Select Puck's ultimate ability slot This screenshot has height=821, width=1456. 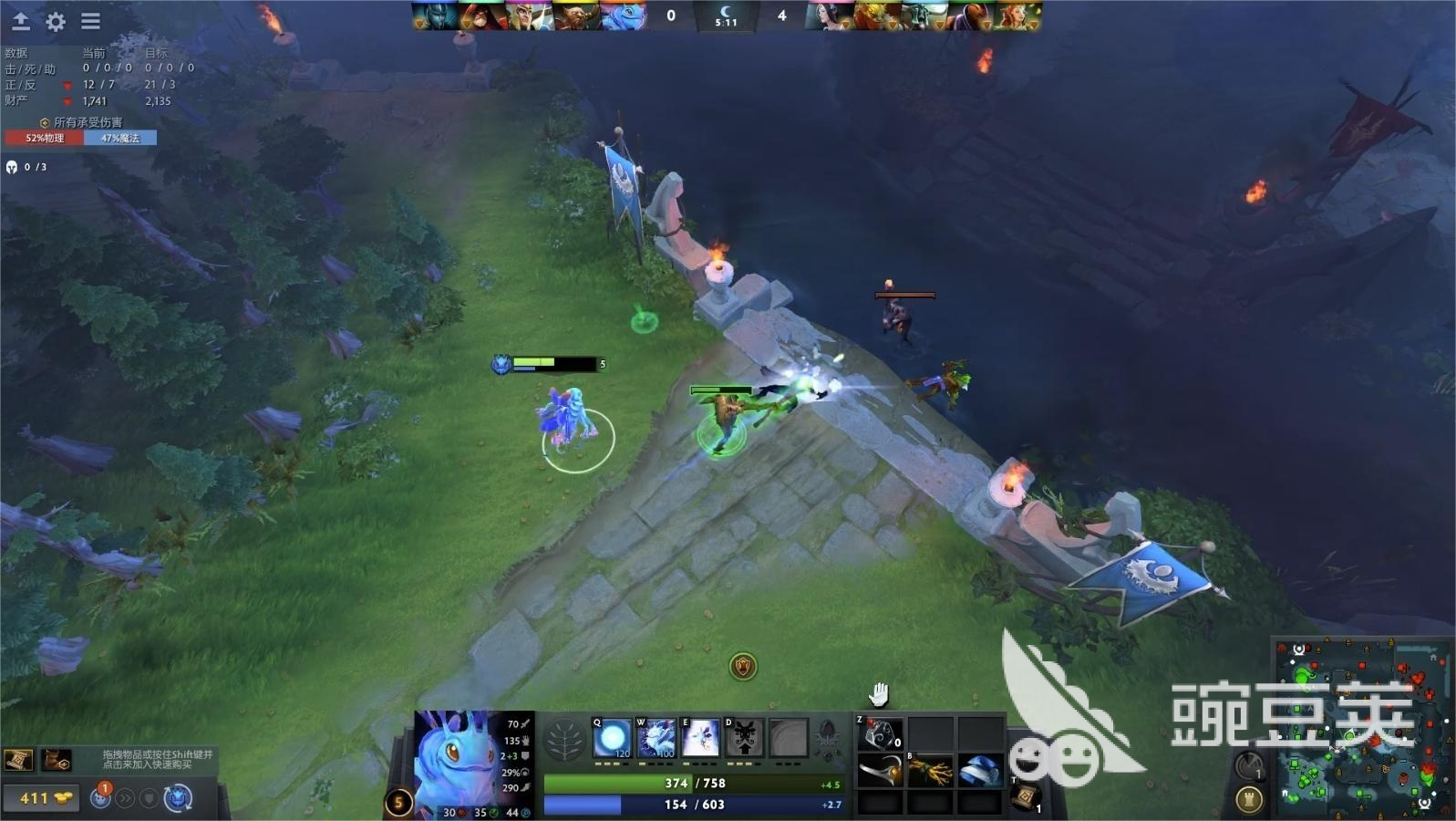[789, 737]
